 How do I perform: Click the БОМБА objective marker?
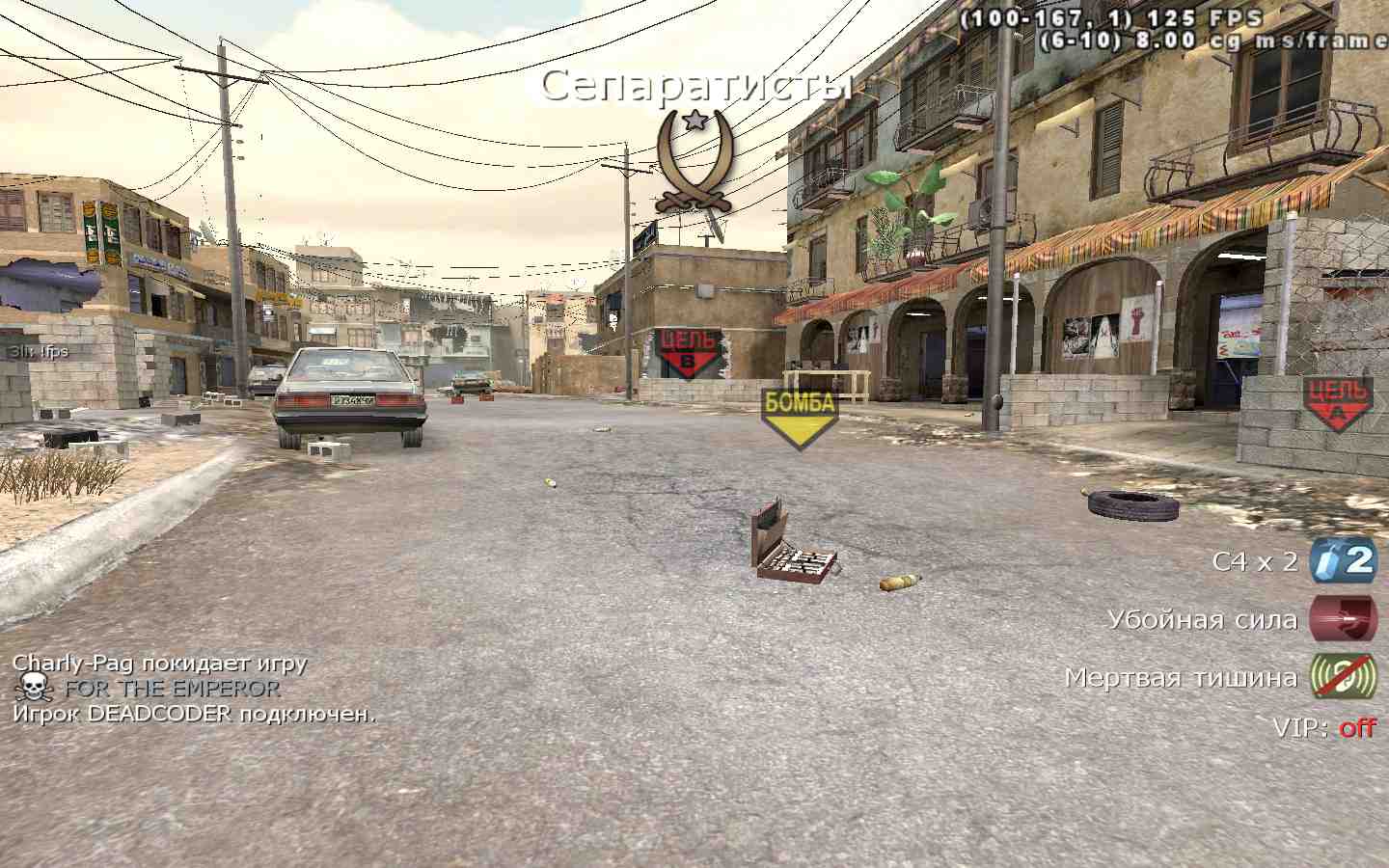coord(799,417)
